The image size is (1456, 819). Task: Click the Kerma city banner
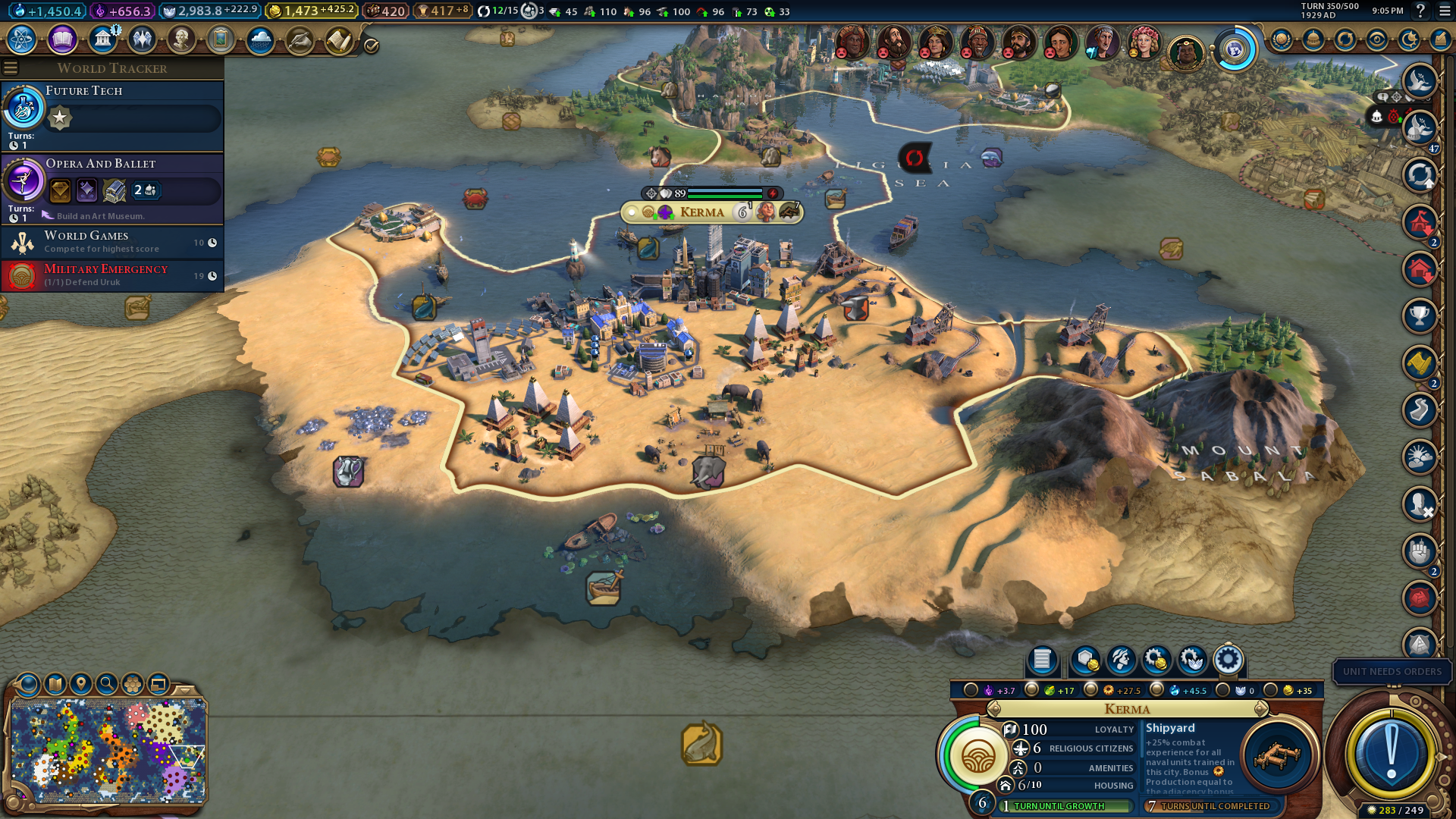tap(701, 212)
